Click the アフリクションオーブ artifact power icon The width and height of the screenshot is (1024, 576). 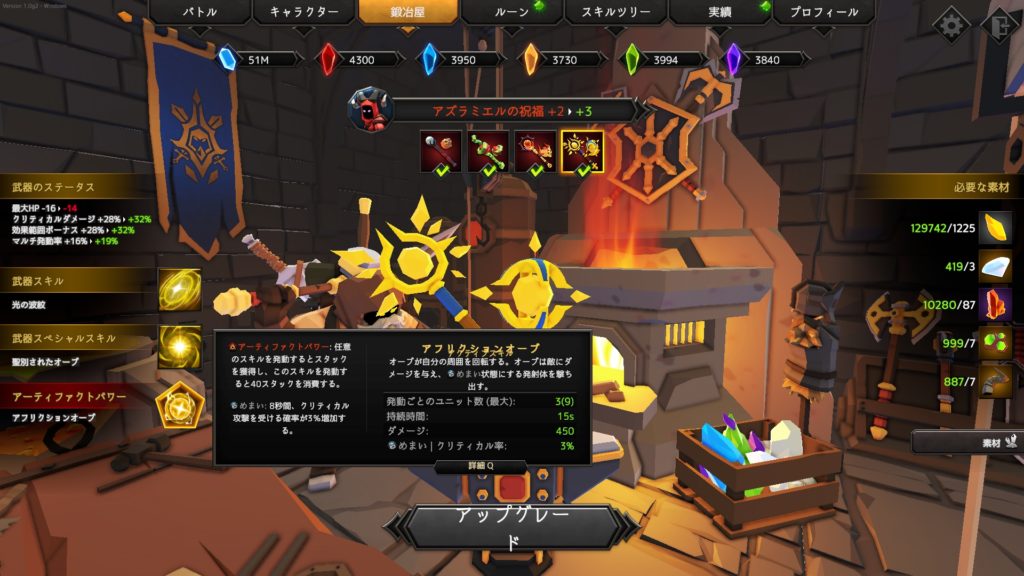179,404
